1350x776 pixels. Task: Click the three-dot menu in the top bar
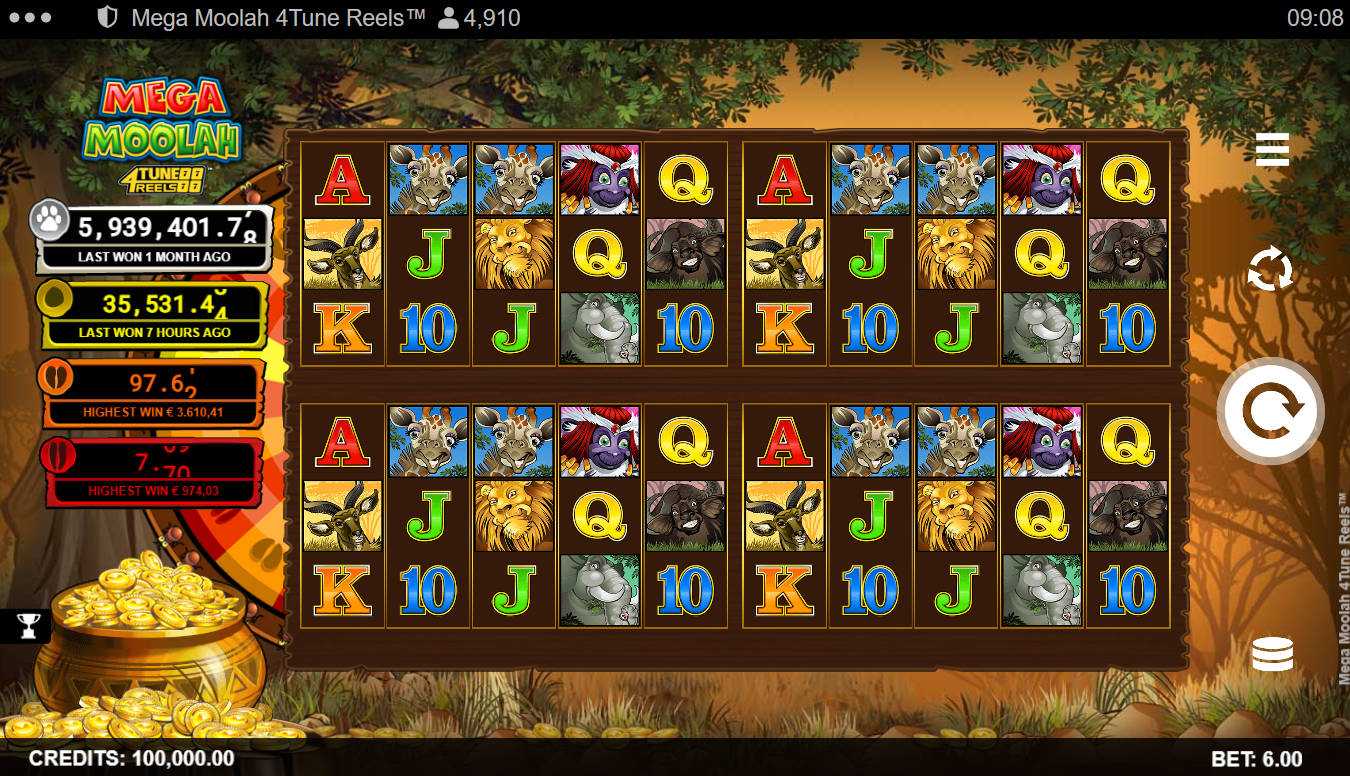click(29, 18)
